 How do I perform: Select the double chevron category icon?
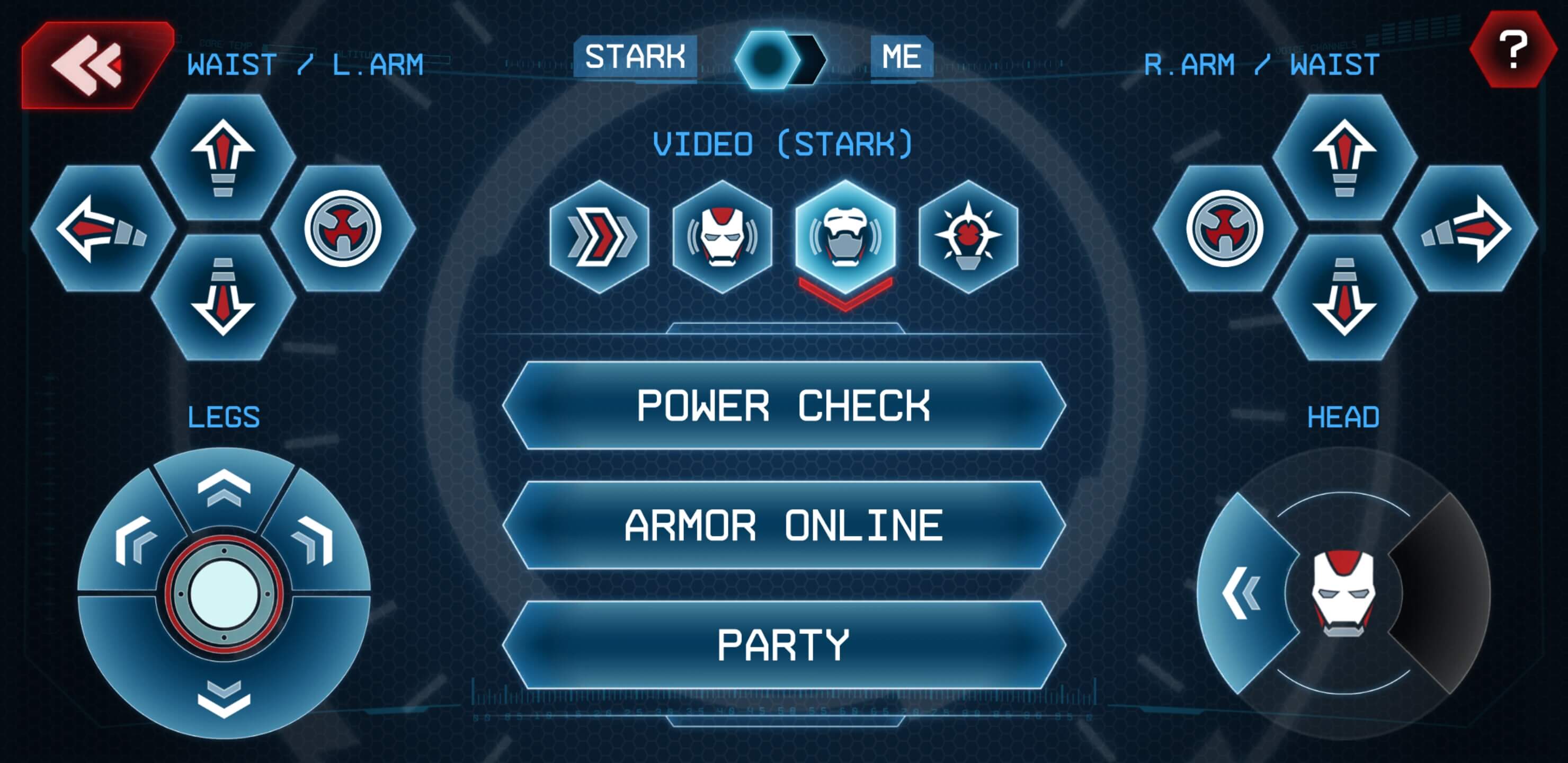point(600,236)
